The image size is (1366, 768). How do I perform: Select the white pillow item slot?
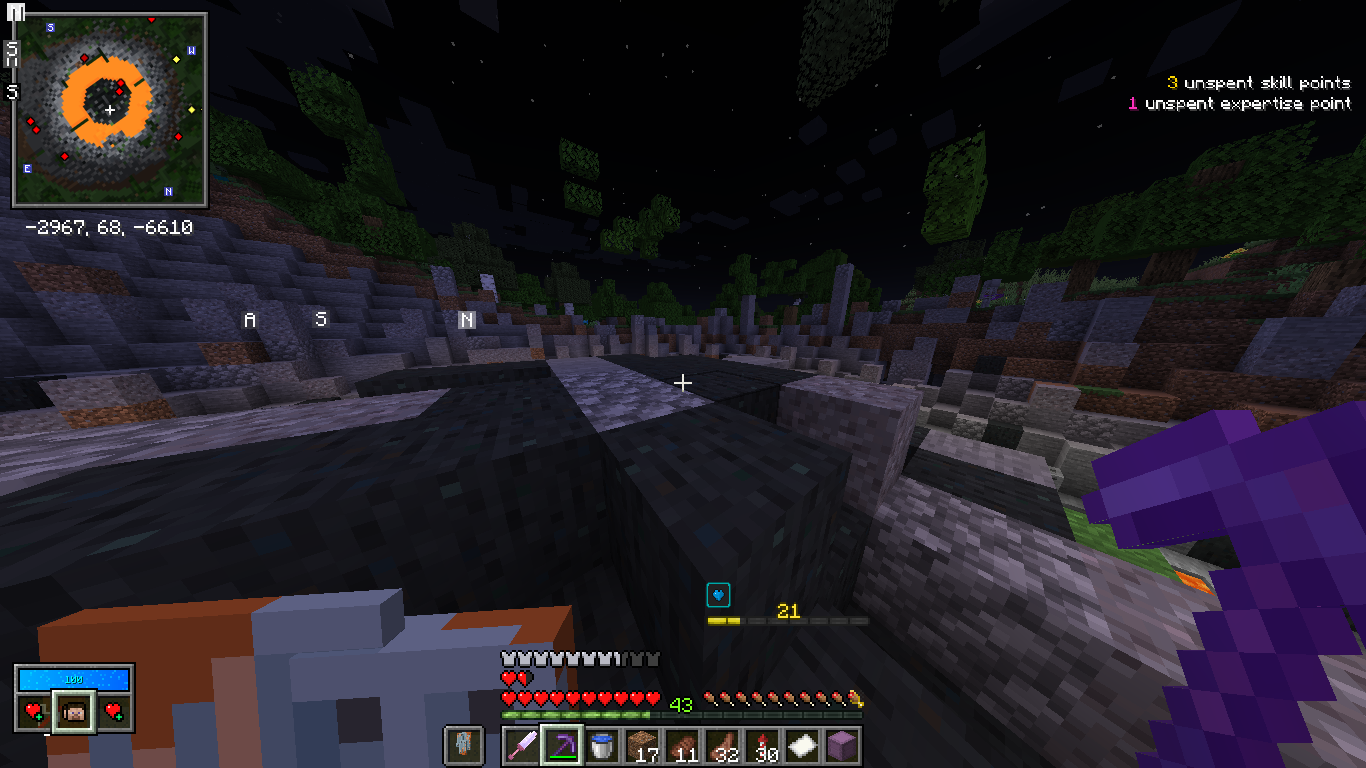point(801,746)
